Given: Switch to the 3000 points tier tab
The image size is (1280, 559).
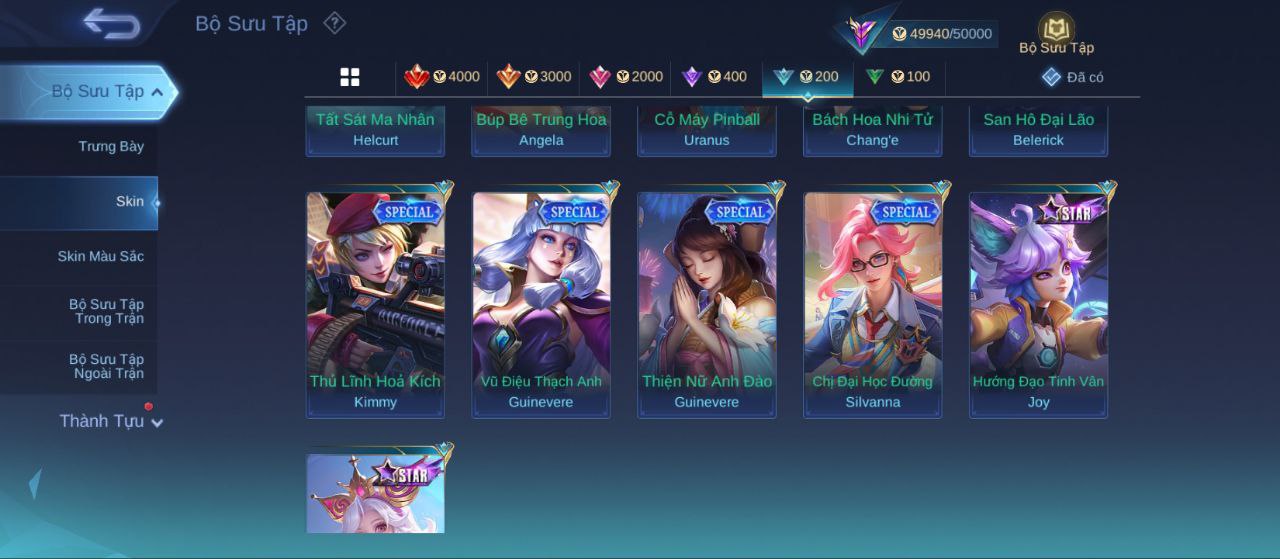Looking at the screenshot, I should (534, 77).
